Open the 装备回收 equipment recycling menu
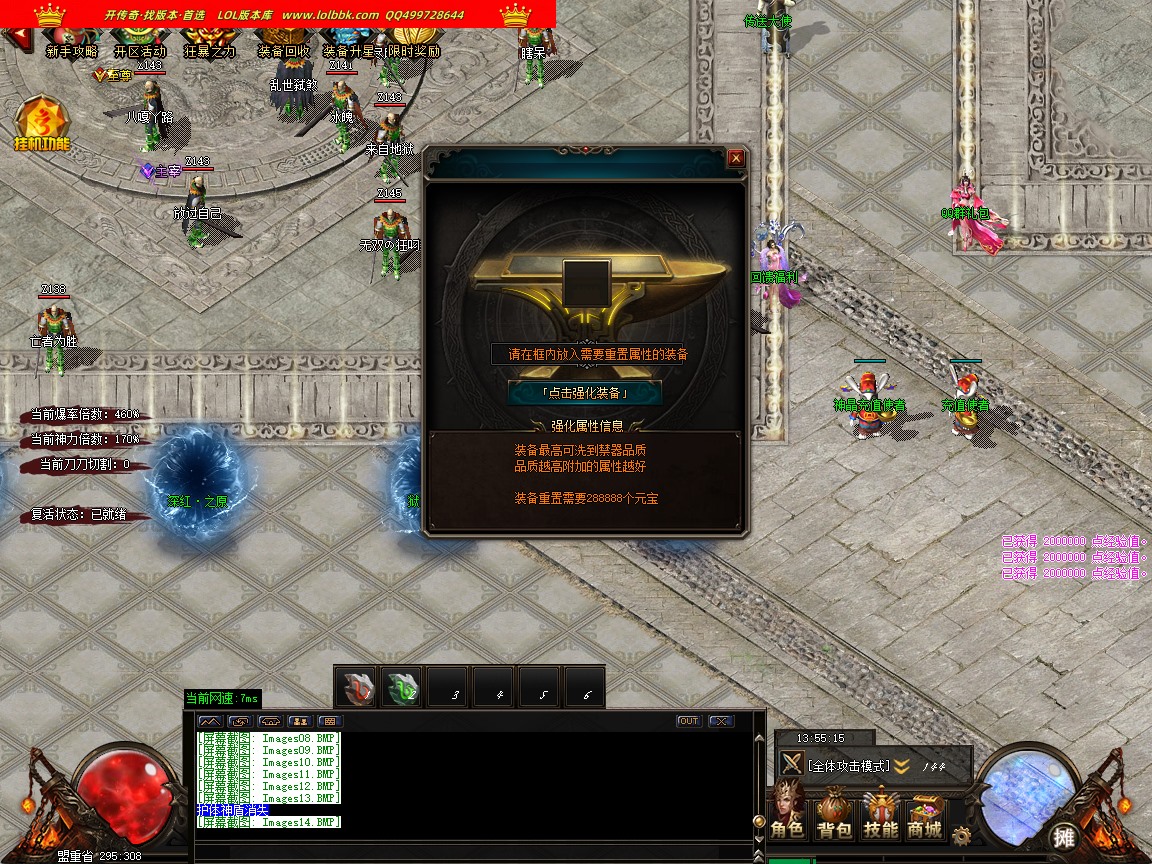Image resolution: width=1152 pixels, height=864 pixels. (284, 50)
